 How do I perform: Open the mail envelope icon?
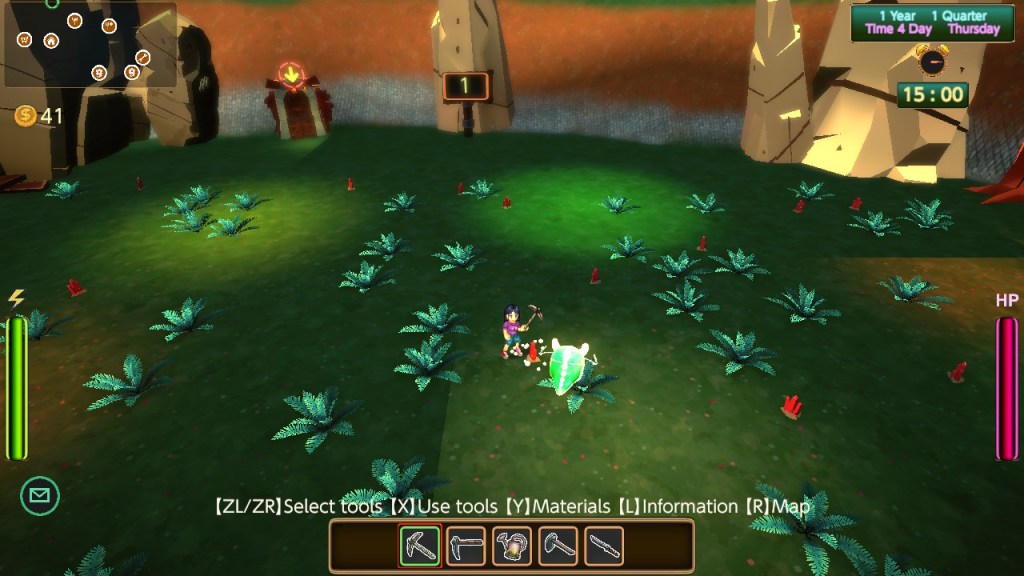point(40,495)
